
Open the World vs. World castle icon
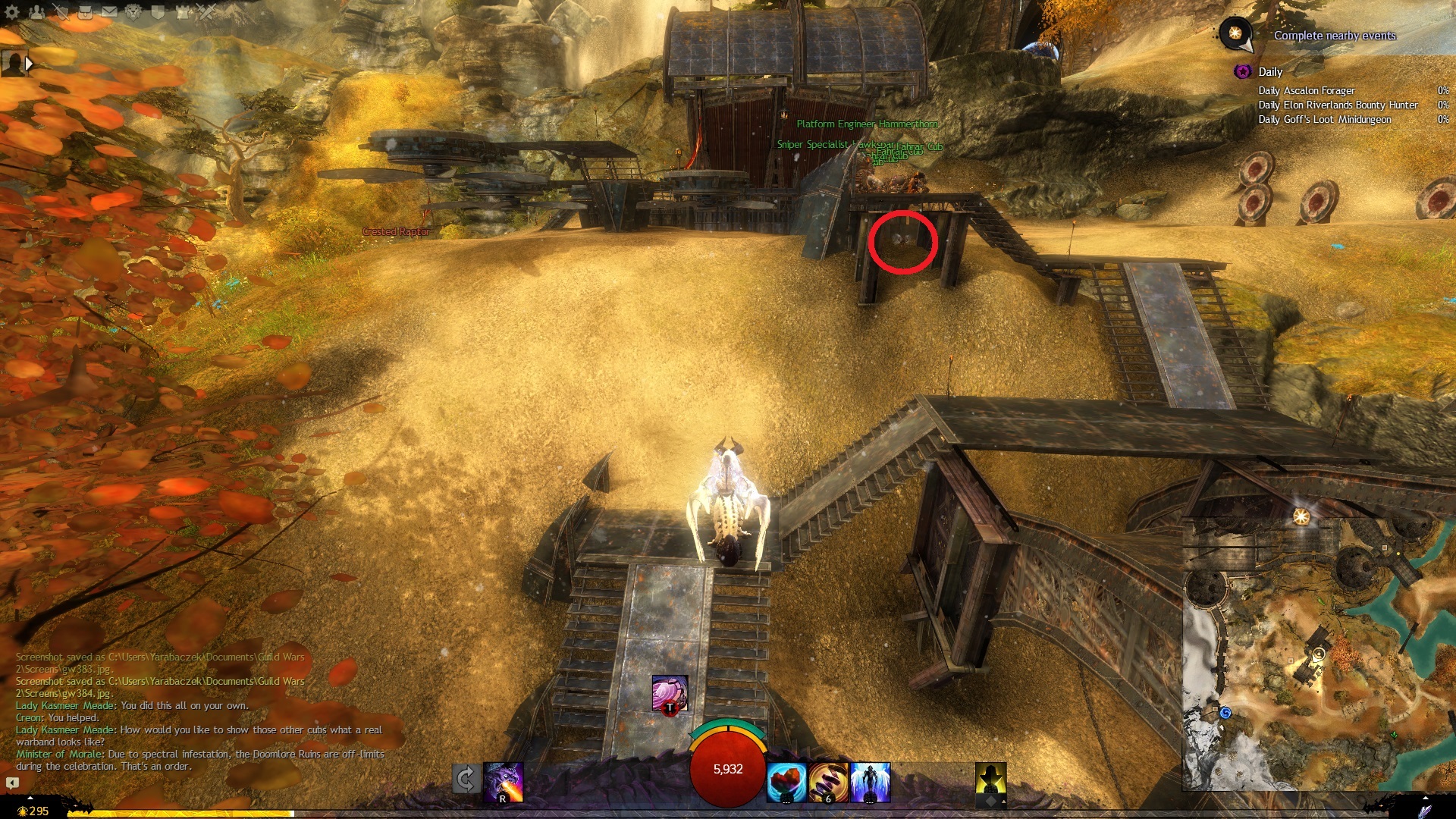183,11
